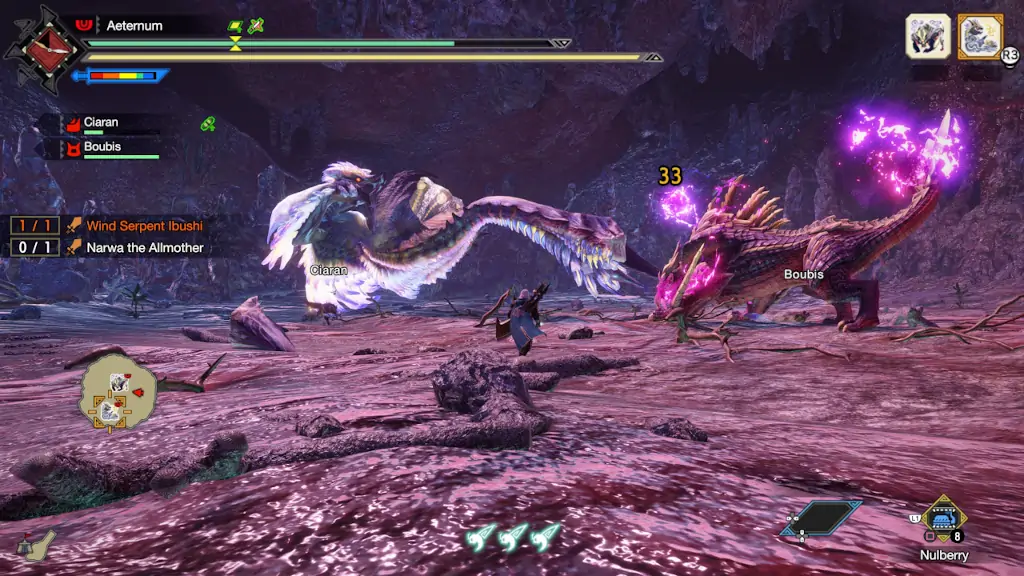Select Boubis in the party list
The height and width of the screenshot is (576, 1024).
coord(102,148)
